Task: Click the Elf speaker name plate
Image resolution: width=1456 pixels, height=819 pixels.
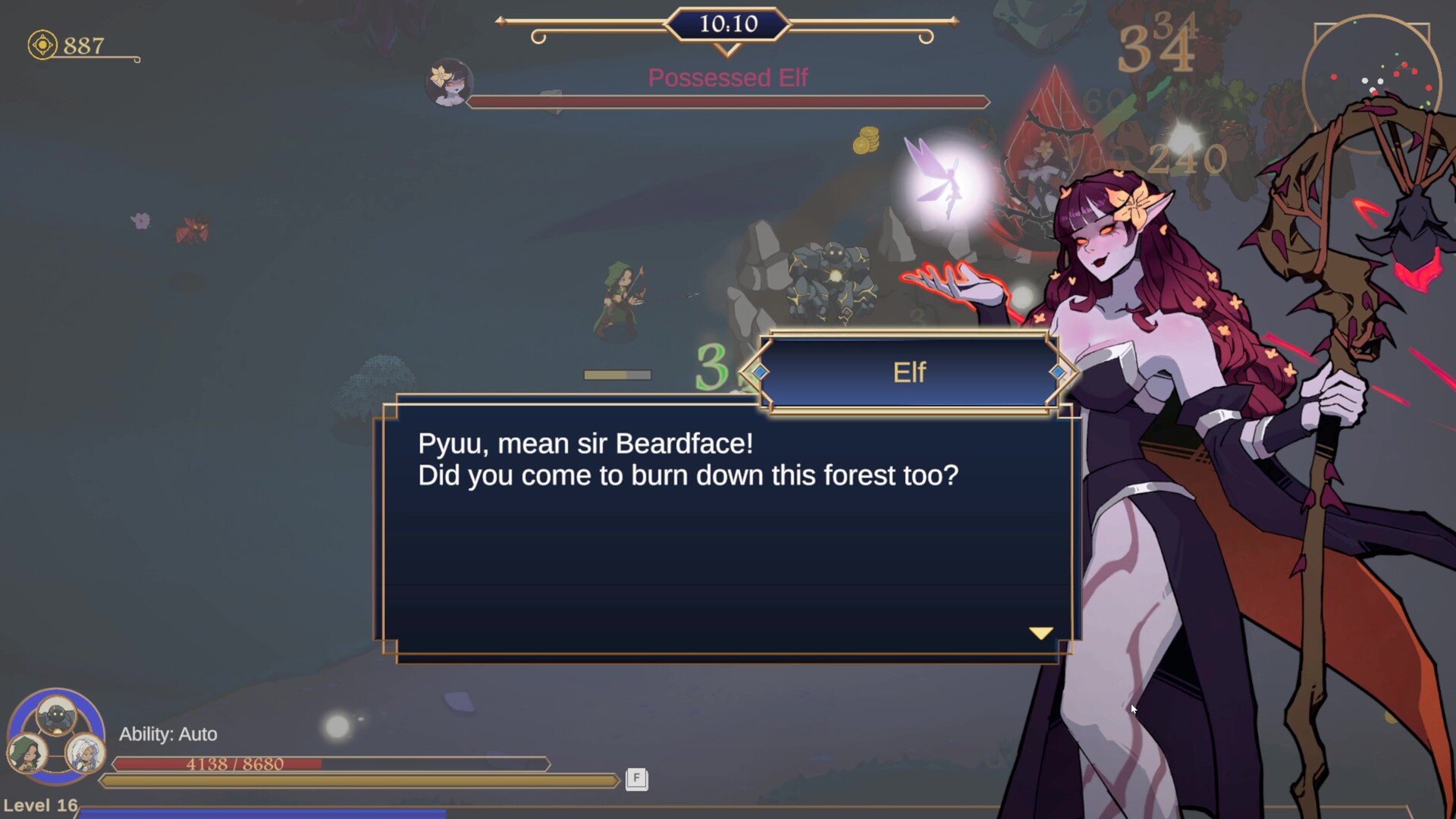Action: coord(908,372)
